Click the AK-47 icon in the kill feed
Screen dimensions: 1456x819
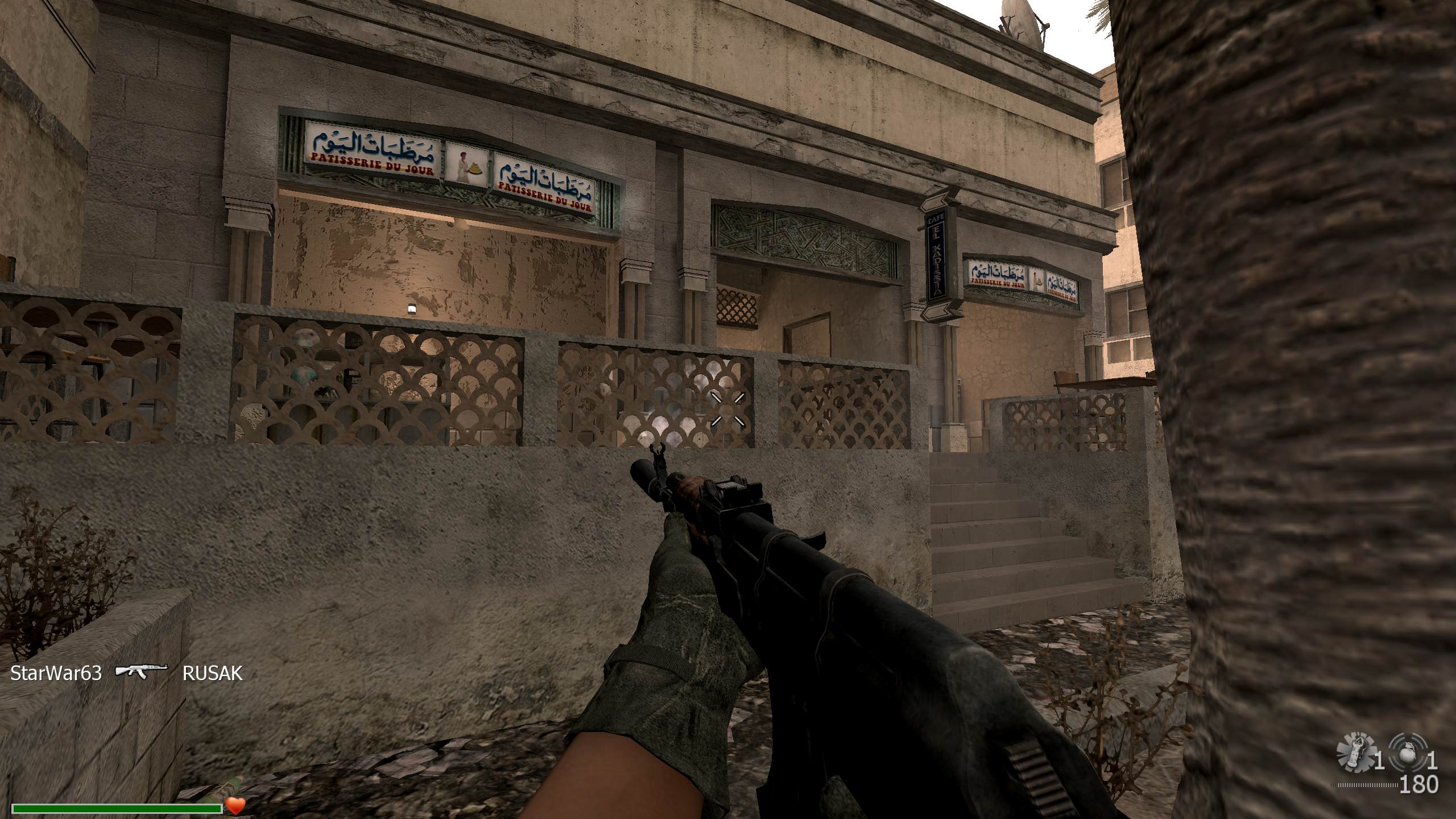tap(142, 672)
